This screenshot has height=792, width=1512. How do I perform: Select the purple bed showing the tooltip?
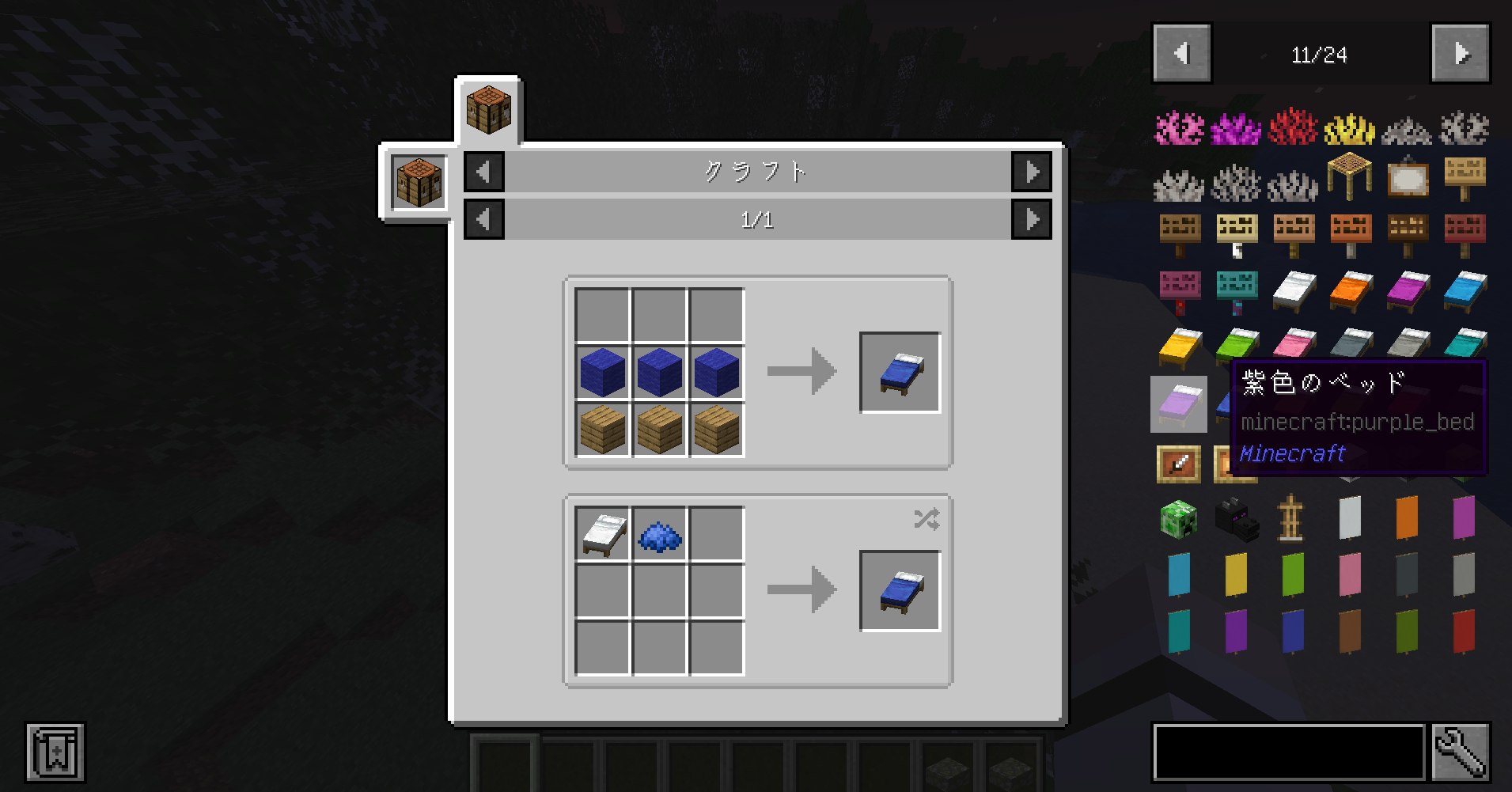[1178, 404]
